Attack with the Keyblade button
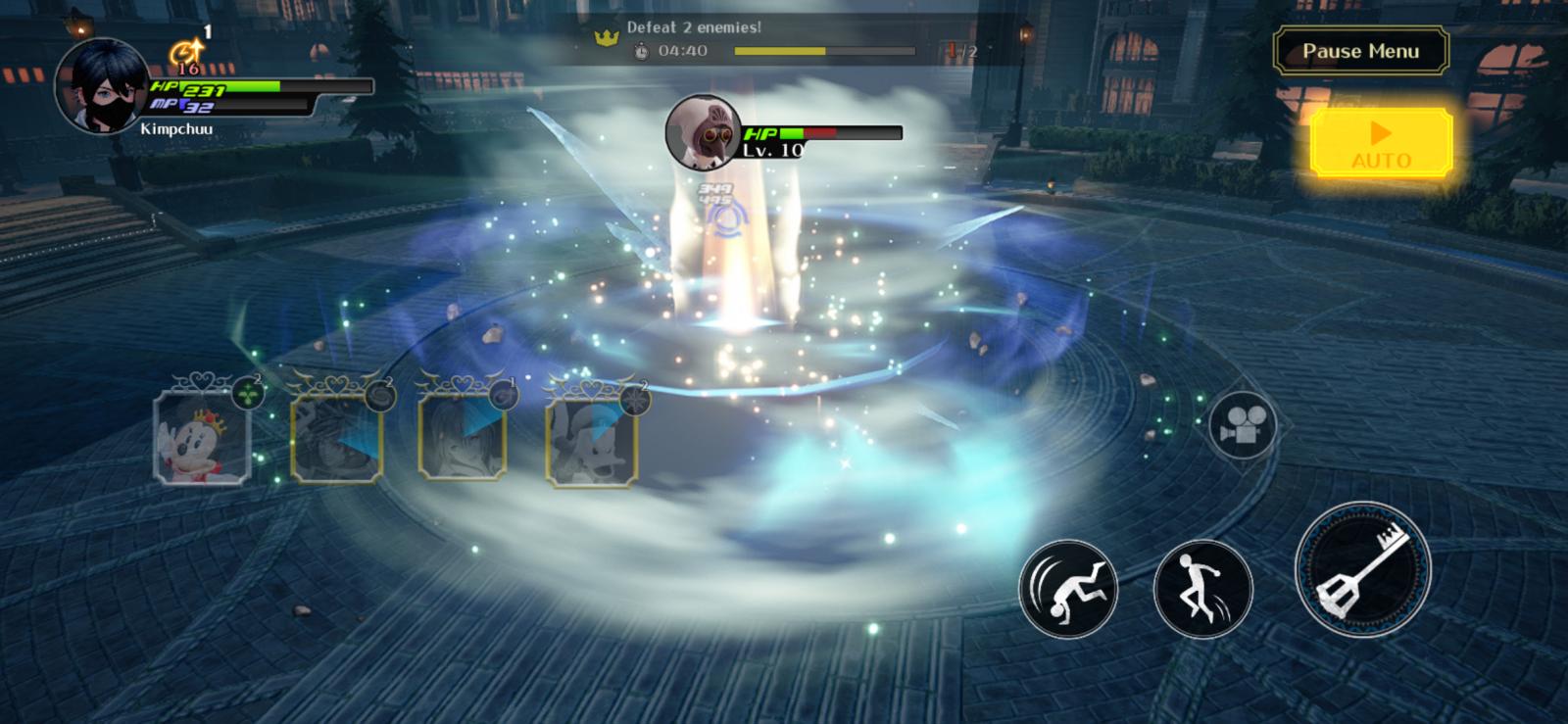 click(x=1362, y=569)
